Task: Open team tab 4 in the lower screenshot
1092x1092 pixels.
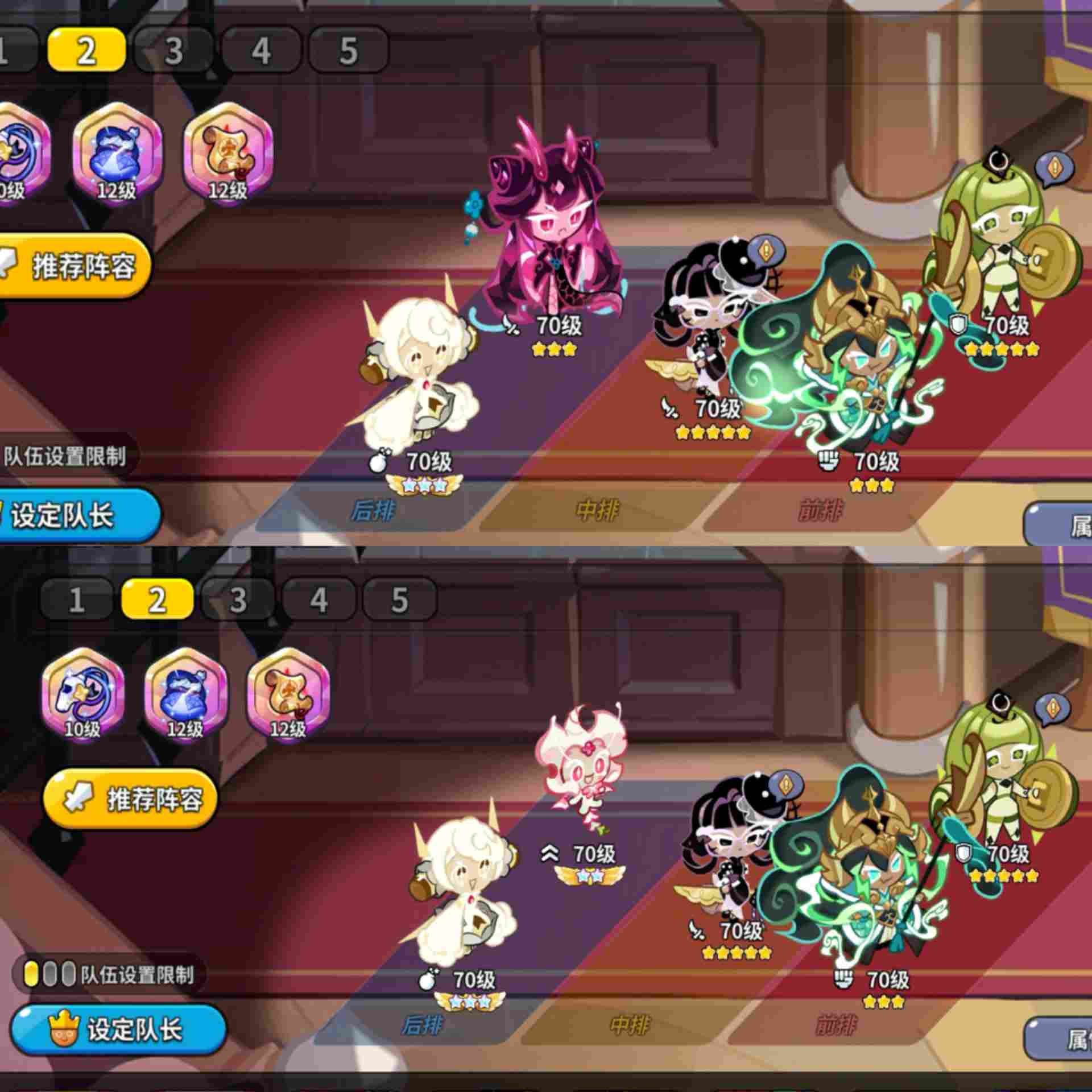Action: tap(318, 599)
